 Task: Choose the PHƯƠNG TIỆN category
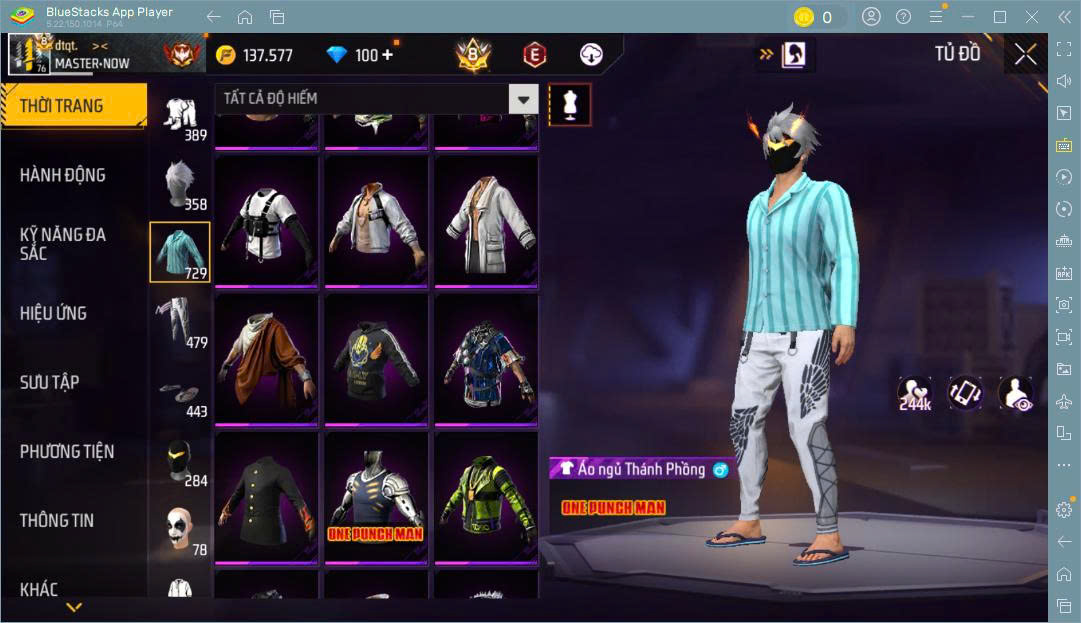click(x=67, y=451)
